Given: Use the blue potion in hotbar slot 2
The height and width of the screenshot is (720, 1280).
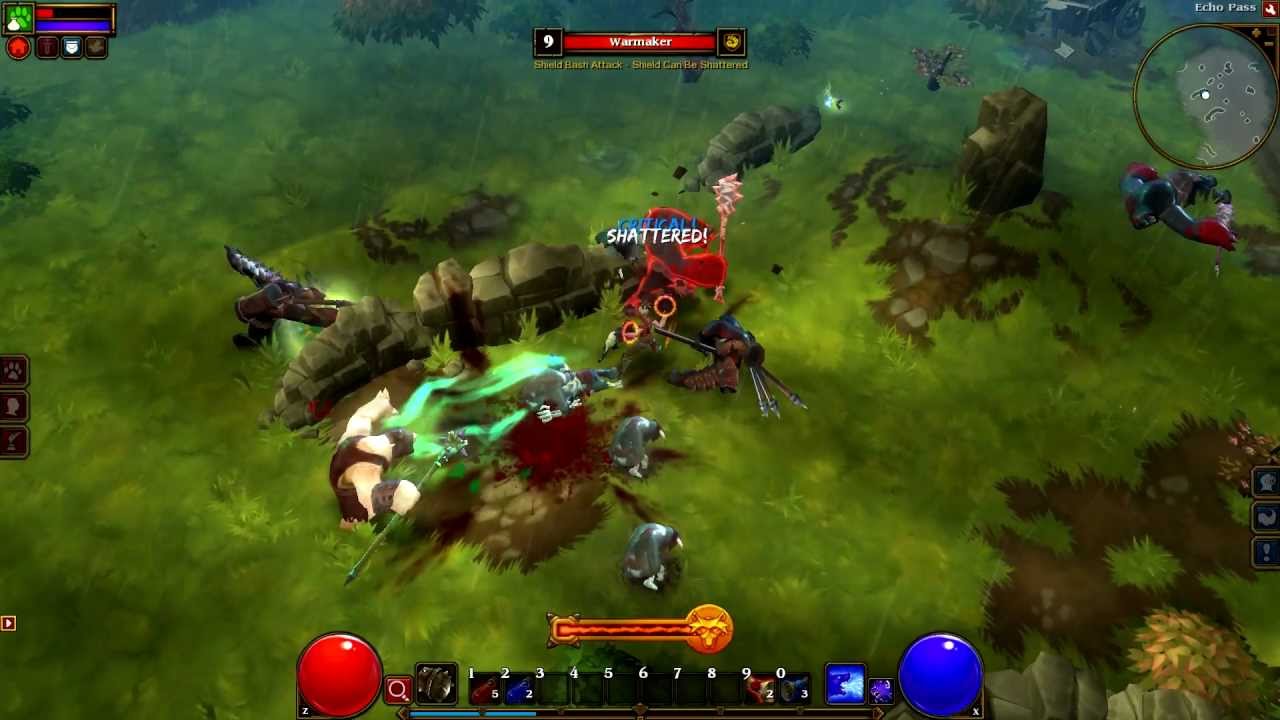Looking at the screenshot, I should (519, 686).
